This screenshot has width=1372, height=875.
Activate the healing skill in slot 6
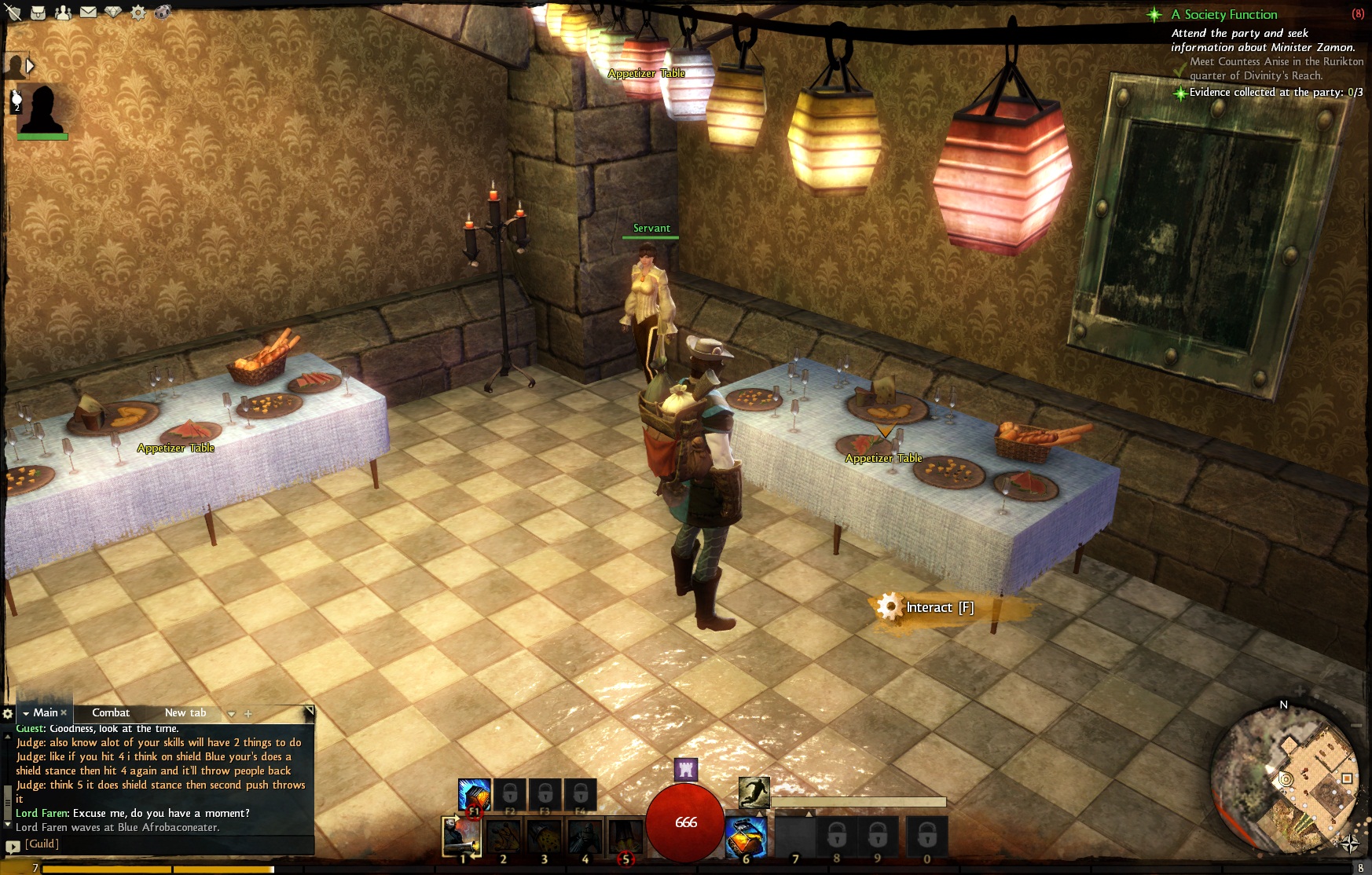(745, 836)
